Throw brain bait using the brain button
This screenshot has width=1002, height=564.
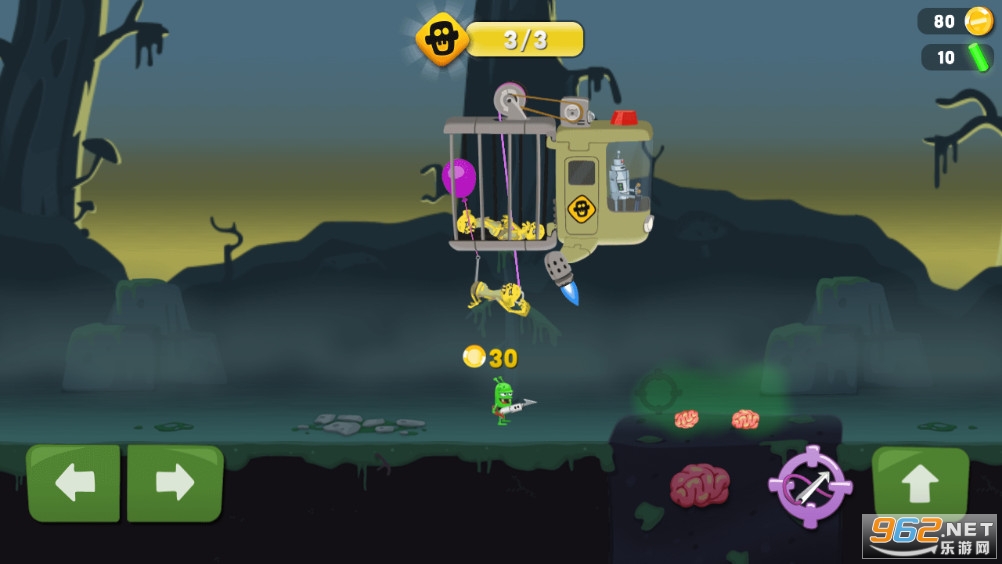pos(700,485)
